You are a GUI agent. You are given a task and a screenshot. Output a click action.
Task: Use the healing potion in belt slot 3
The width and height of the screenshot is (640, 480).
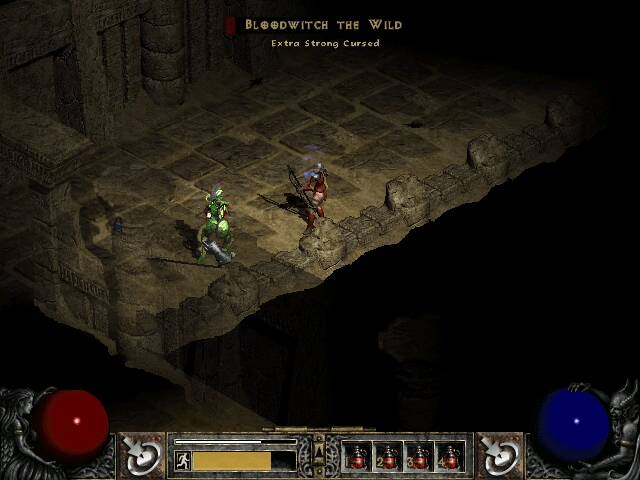419,457
